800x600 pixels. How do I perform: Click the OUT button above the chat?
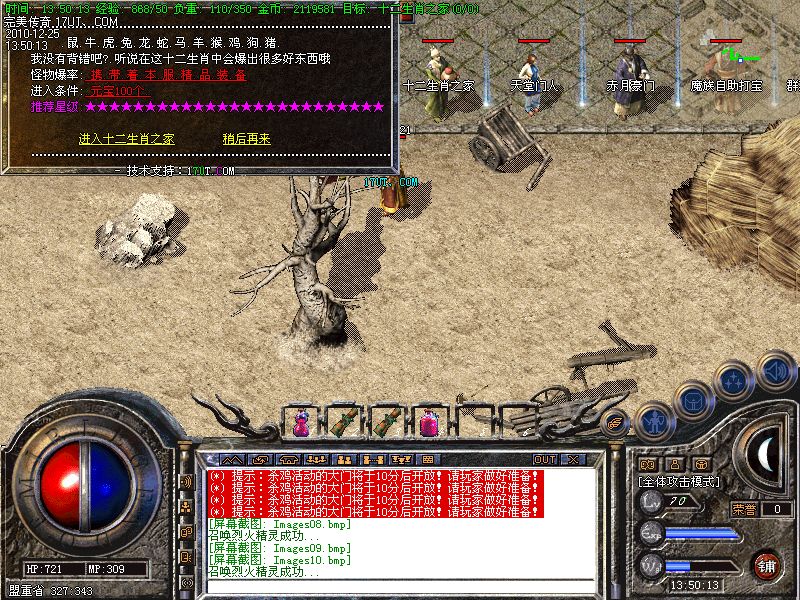click(x=545, y=459)
